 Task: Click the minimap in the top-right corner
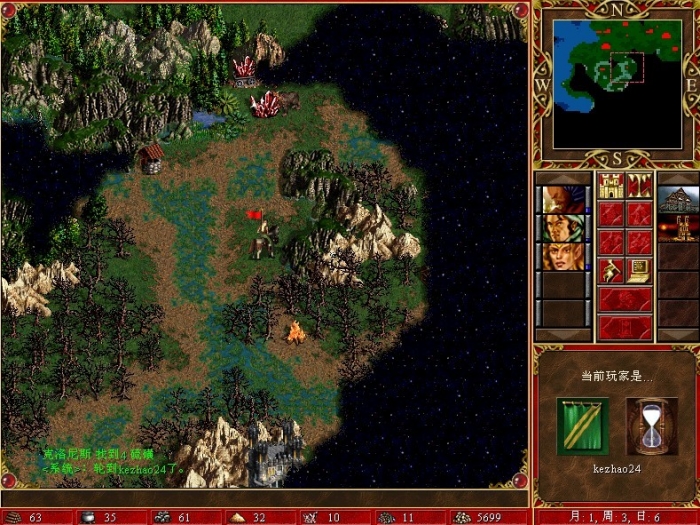tap(617, 82)
